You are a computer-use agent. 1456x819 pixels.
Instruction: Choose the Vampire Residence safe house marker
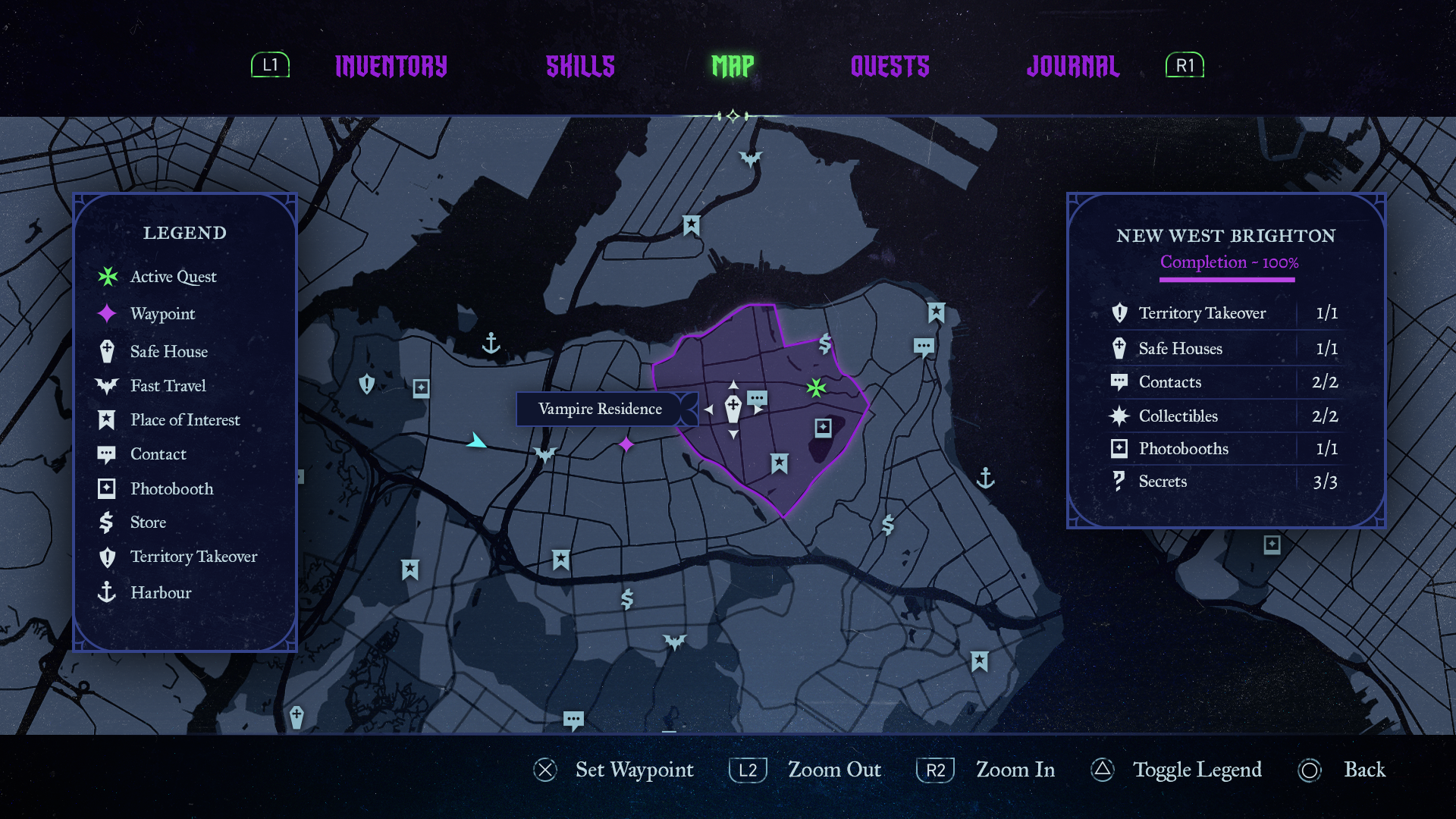pyautogui.click(x=733, y=409)
